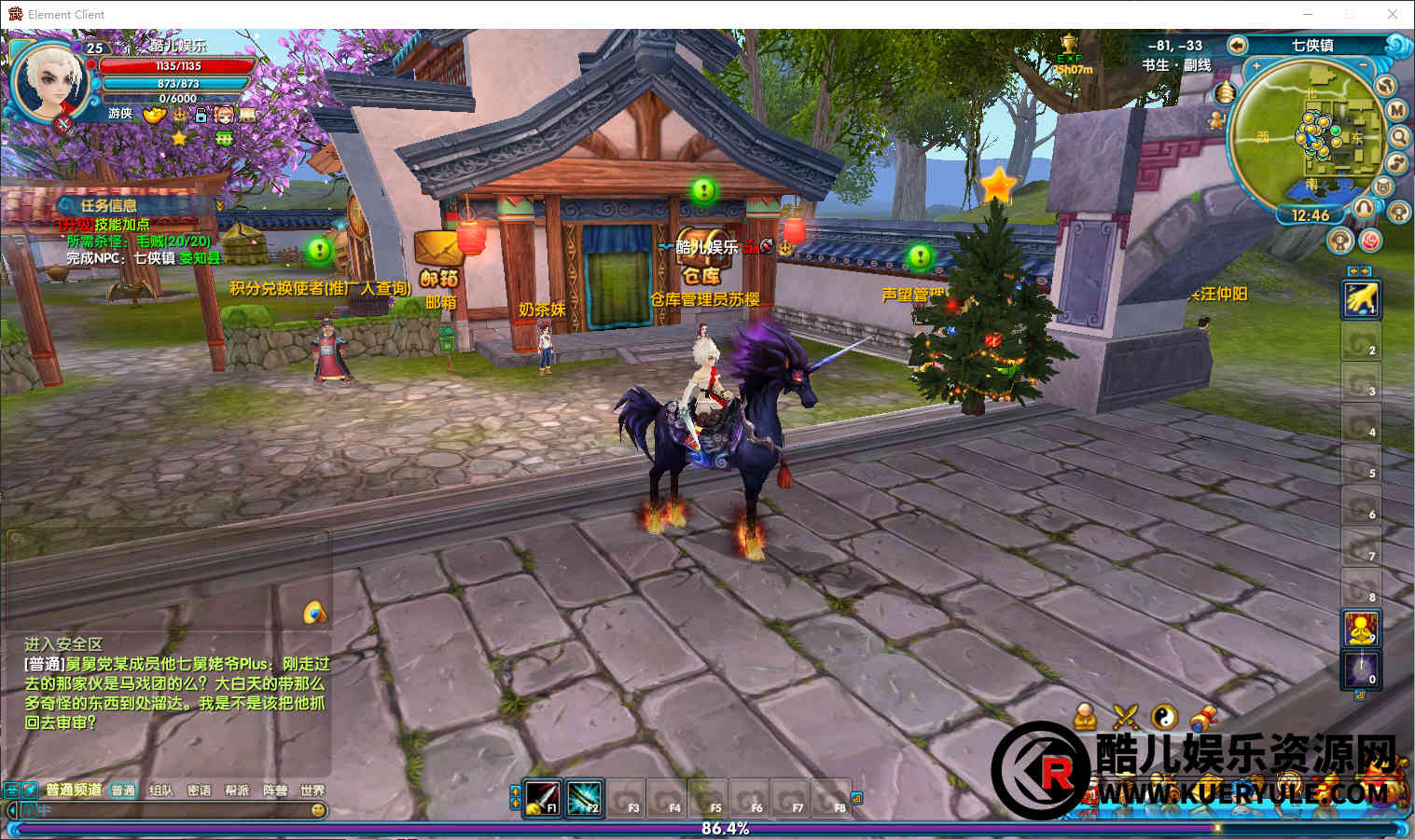Close the Element Client window
This screenshot has height=840, width=1415.
click(x=1392, y=14)
